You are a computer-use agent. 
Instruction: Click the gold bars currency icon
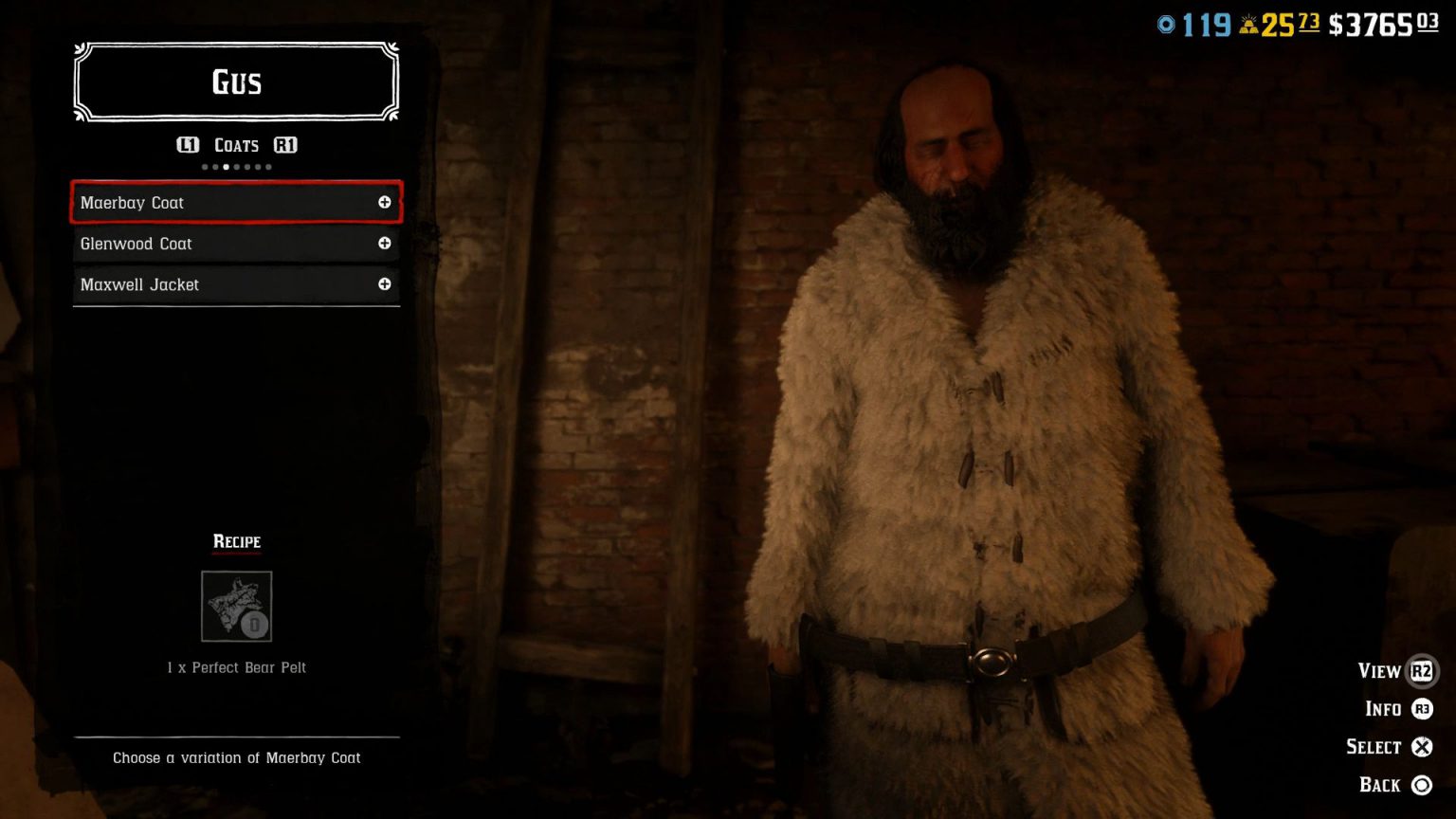(1251, 24)
